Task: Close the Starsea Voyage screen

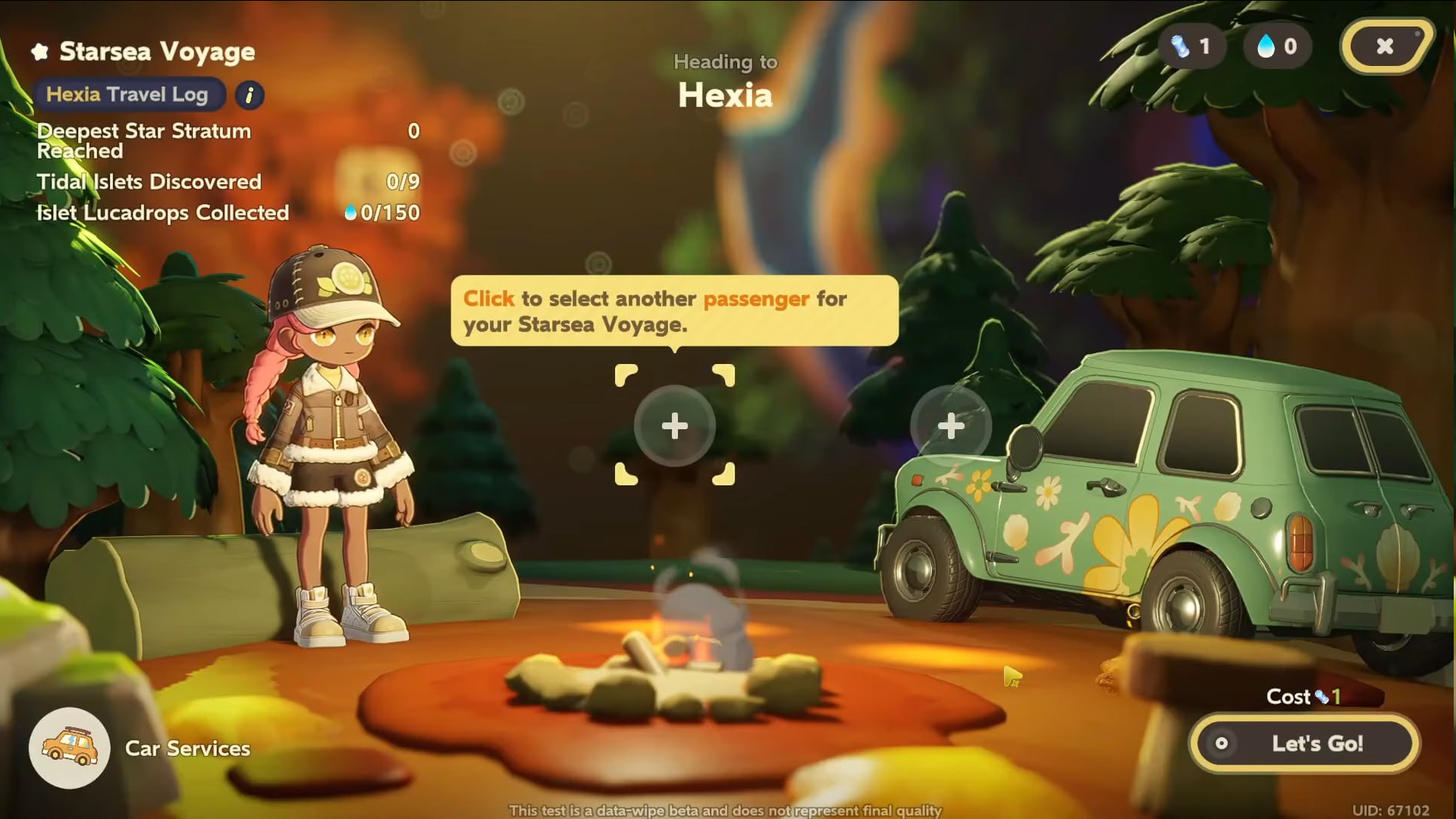Action: pyautogui.click(x=1385, y=46)
